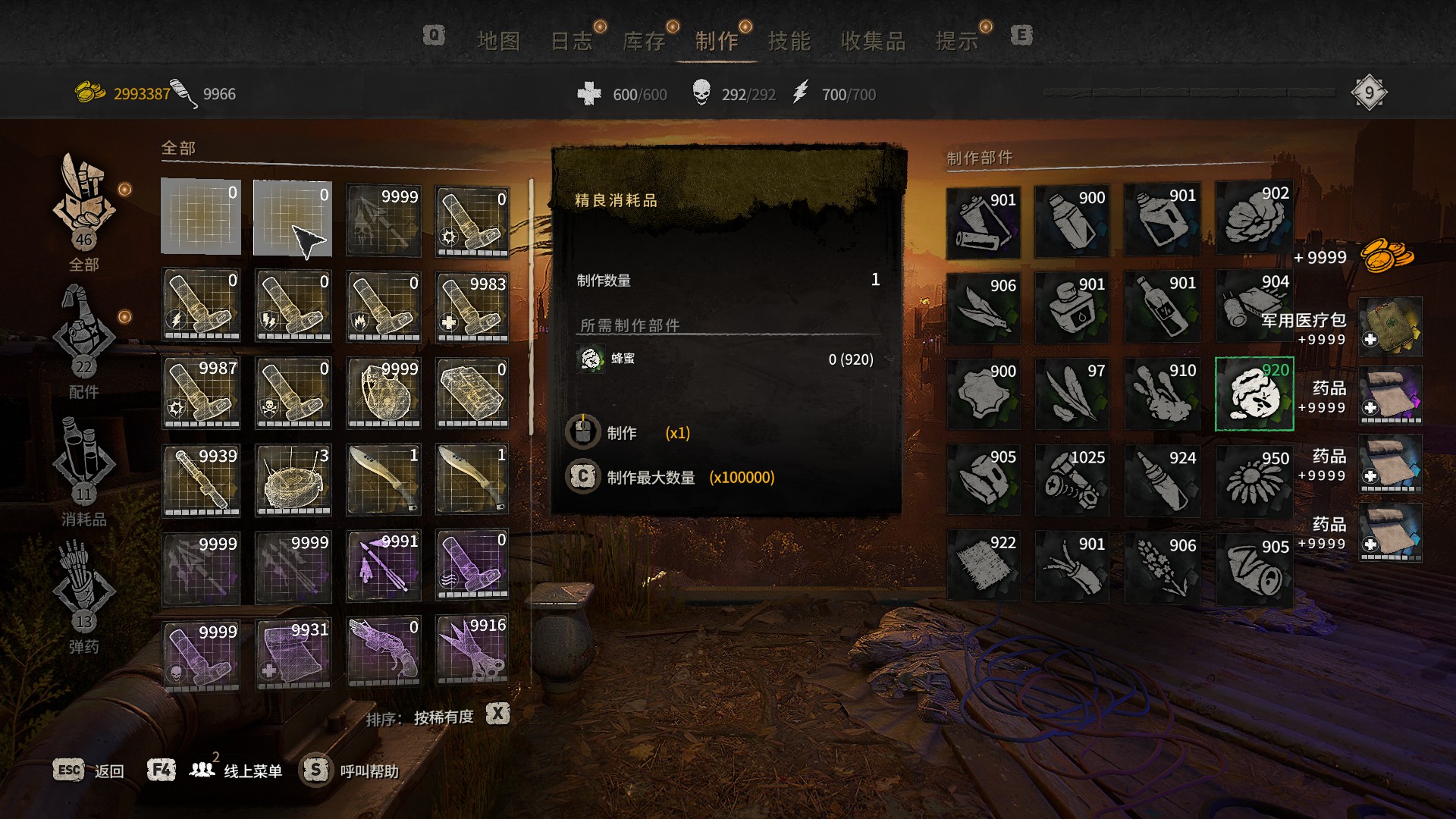
Task: Open the 库存 inventory tab
Action: [x=644, y=41]
